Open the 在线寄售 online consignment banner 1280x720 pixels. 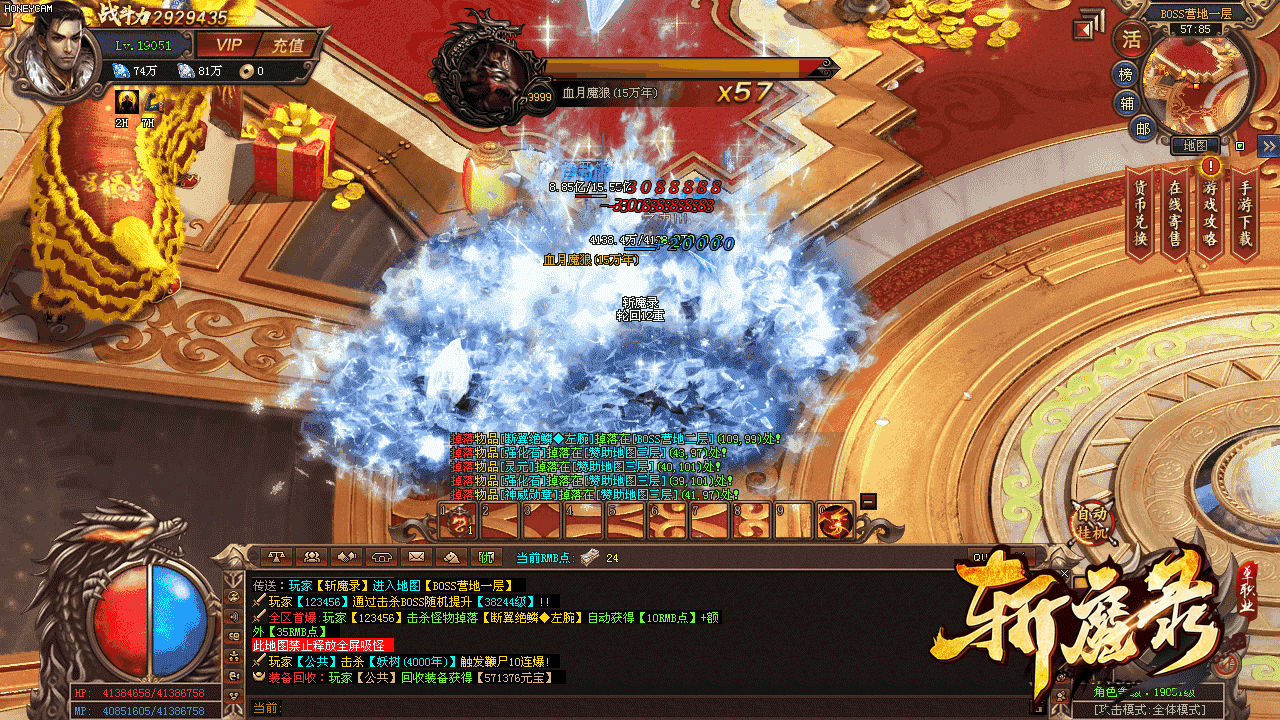[x=1175, y=213]
